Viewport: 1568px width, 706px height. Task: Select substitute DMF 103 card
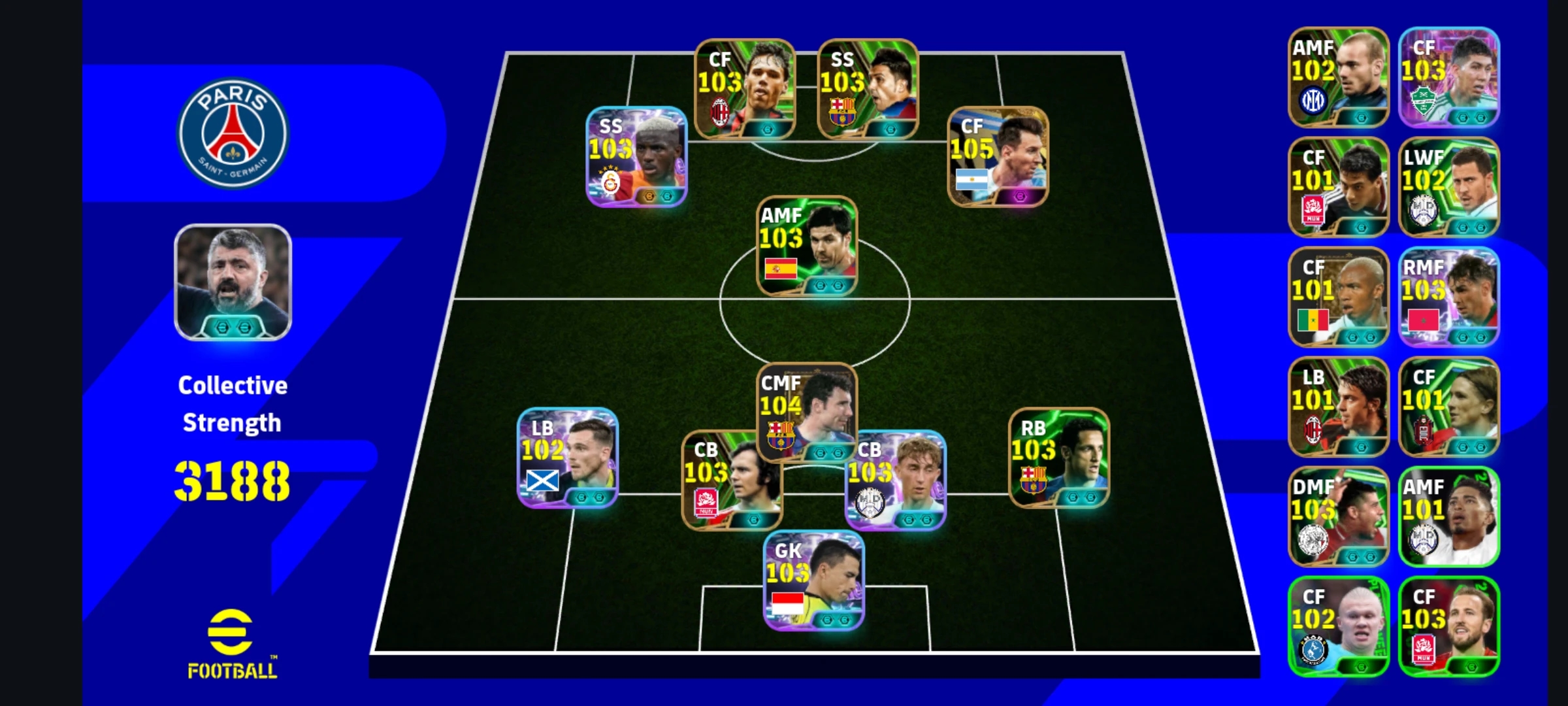click(x=1338, y=516)
